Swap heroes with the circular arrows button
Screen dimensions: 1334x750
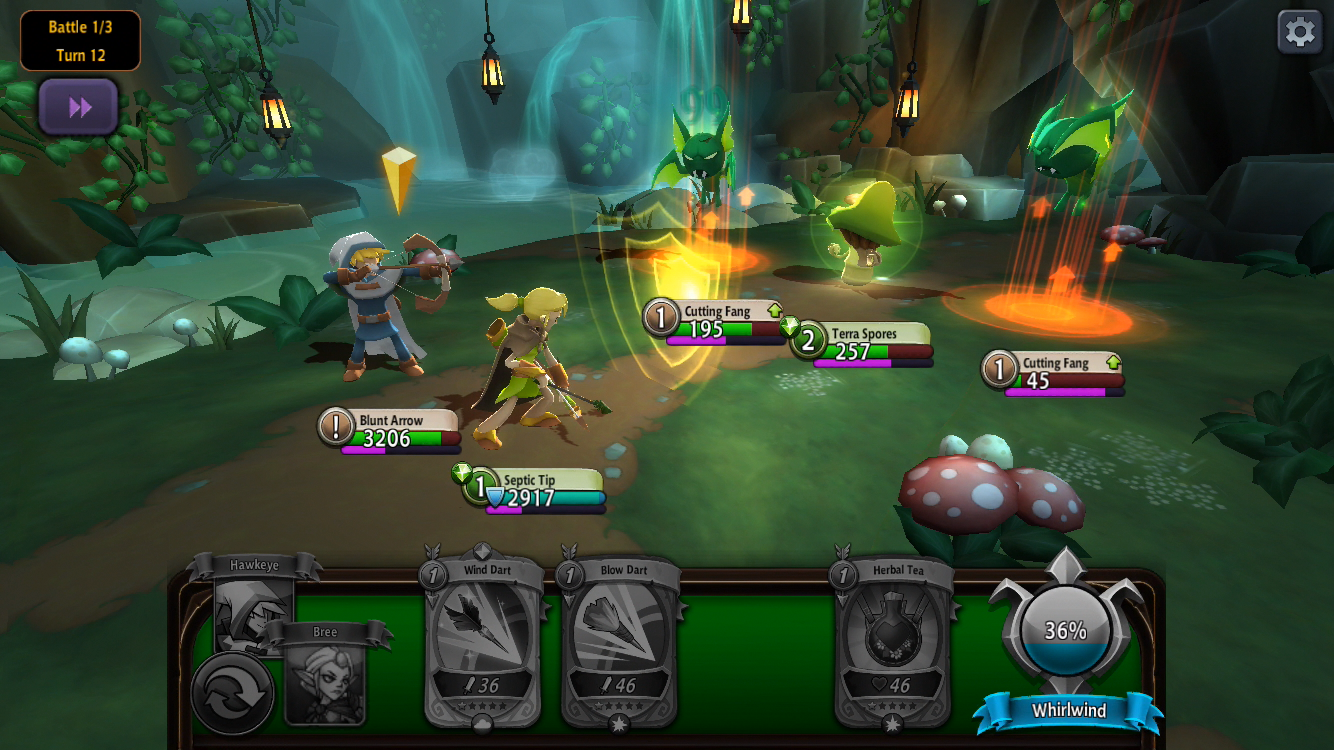tap(233, 693)
